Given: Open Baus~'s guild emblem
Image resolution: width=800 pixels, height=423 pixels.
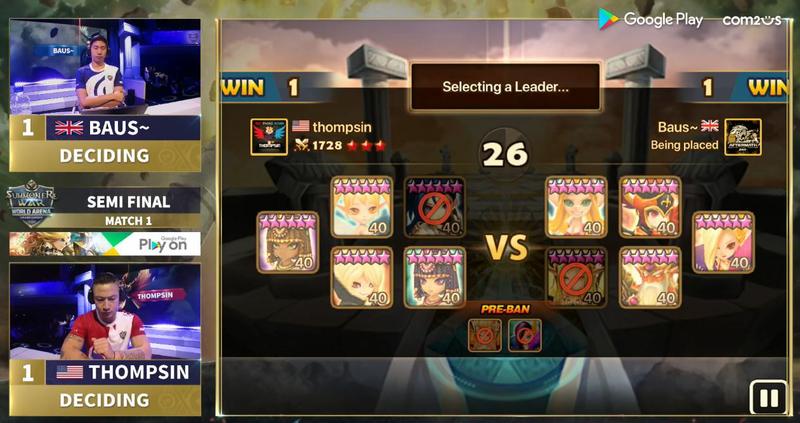Looking at the screenshot, I should click(743, 137).
